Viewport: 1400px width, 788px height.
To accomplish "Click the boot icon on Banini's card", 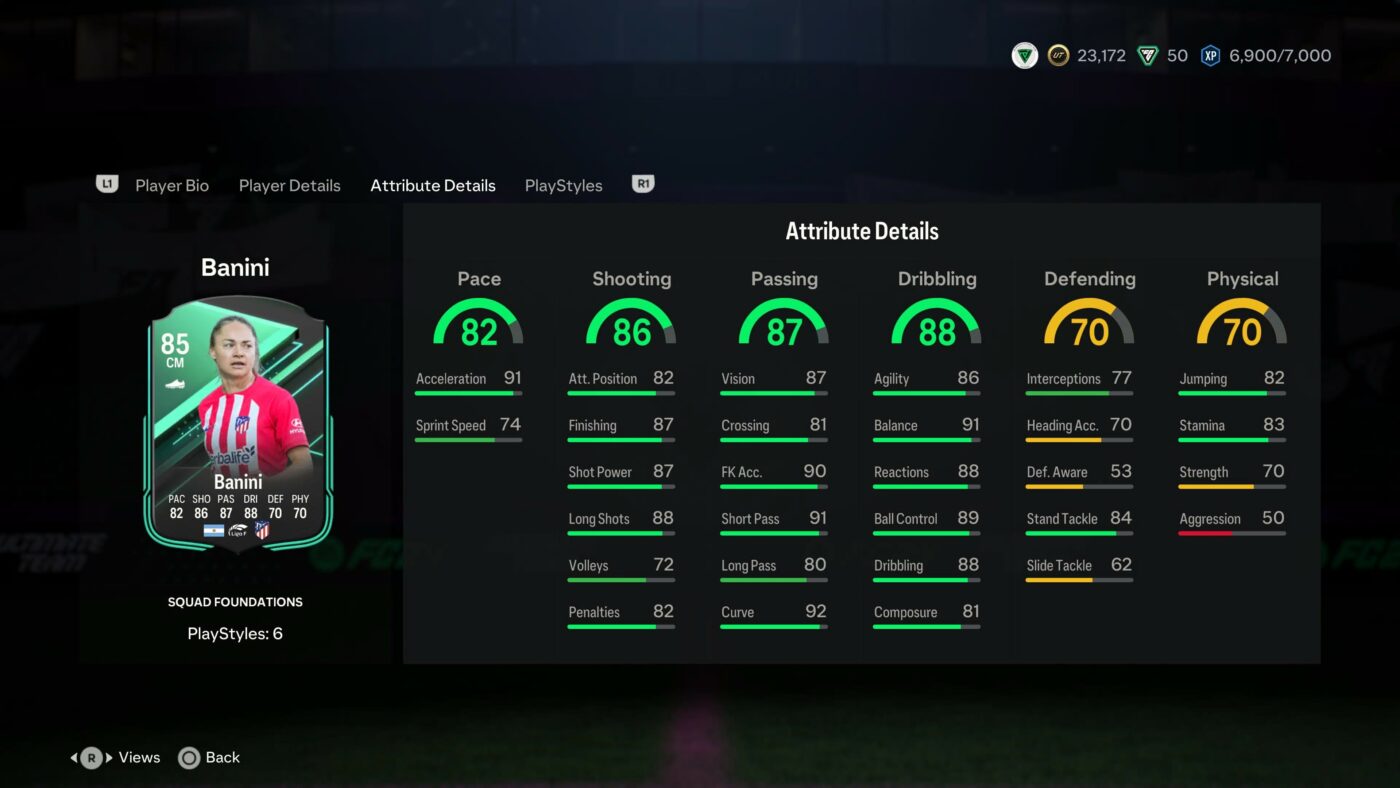I will point(174,384).
